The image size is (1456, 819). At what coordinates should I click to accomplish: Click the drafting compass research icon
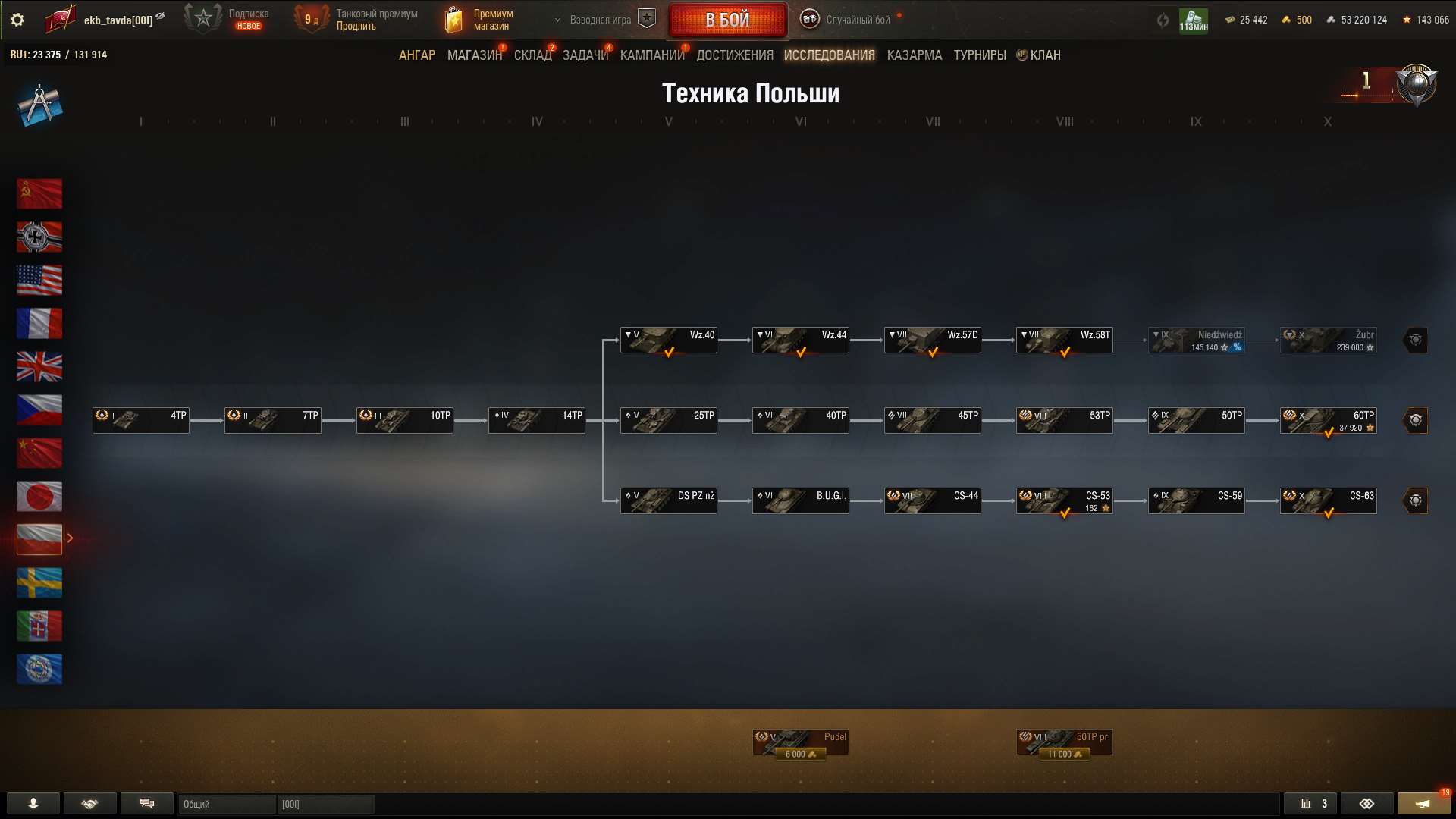pos(39,105)
